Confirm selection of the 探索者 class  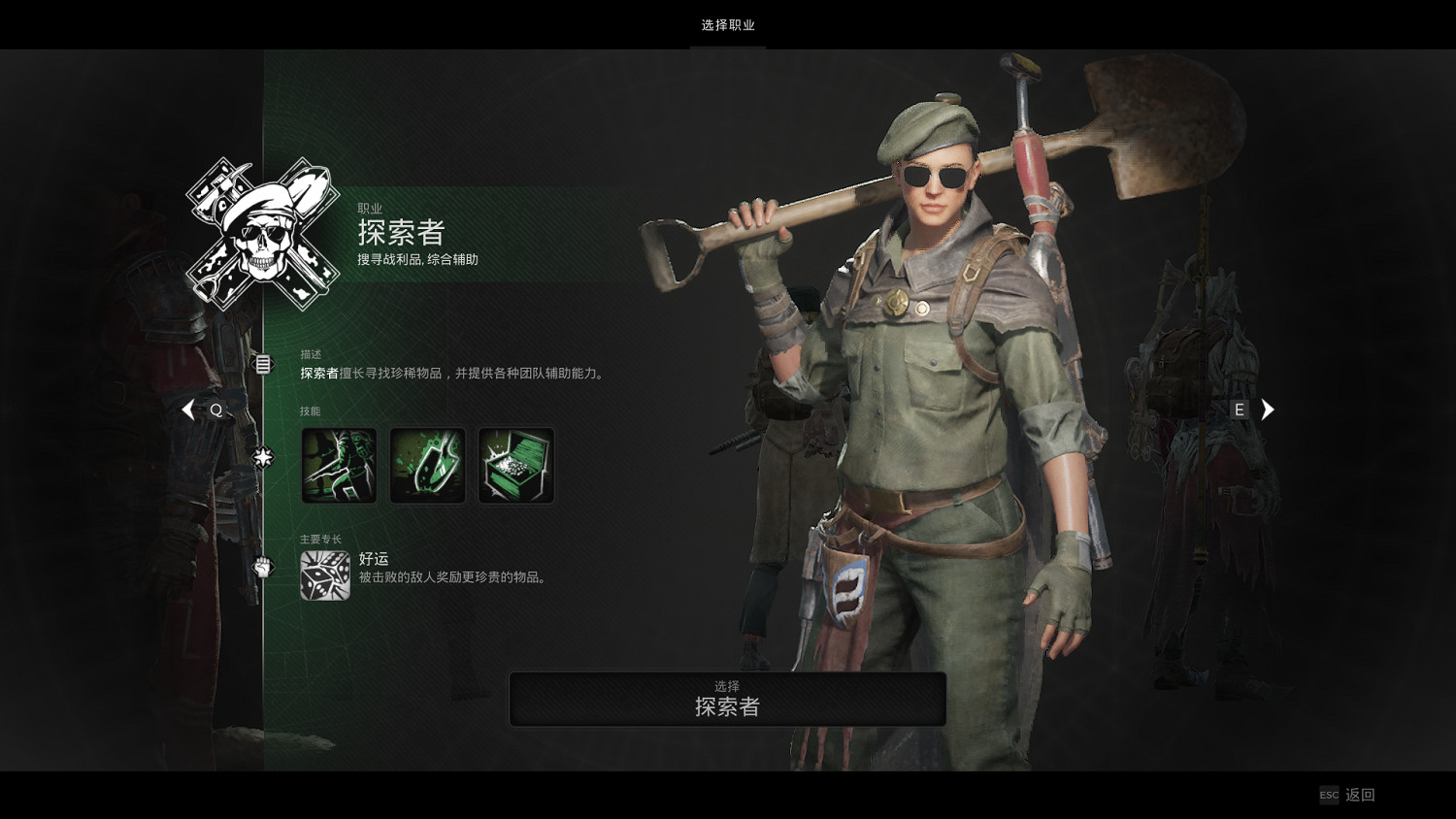727,699
